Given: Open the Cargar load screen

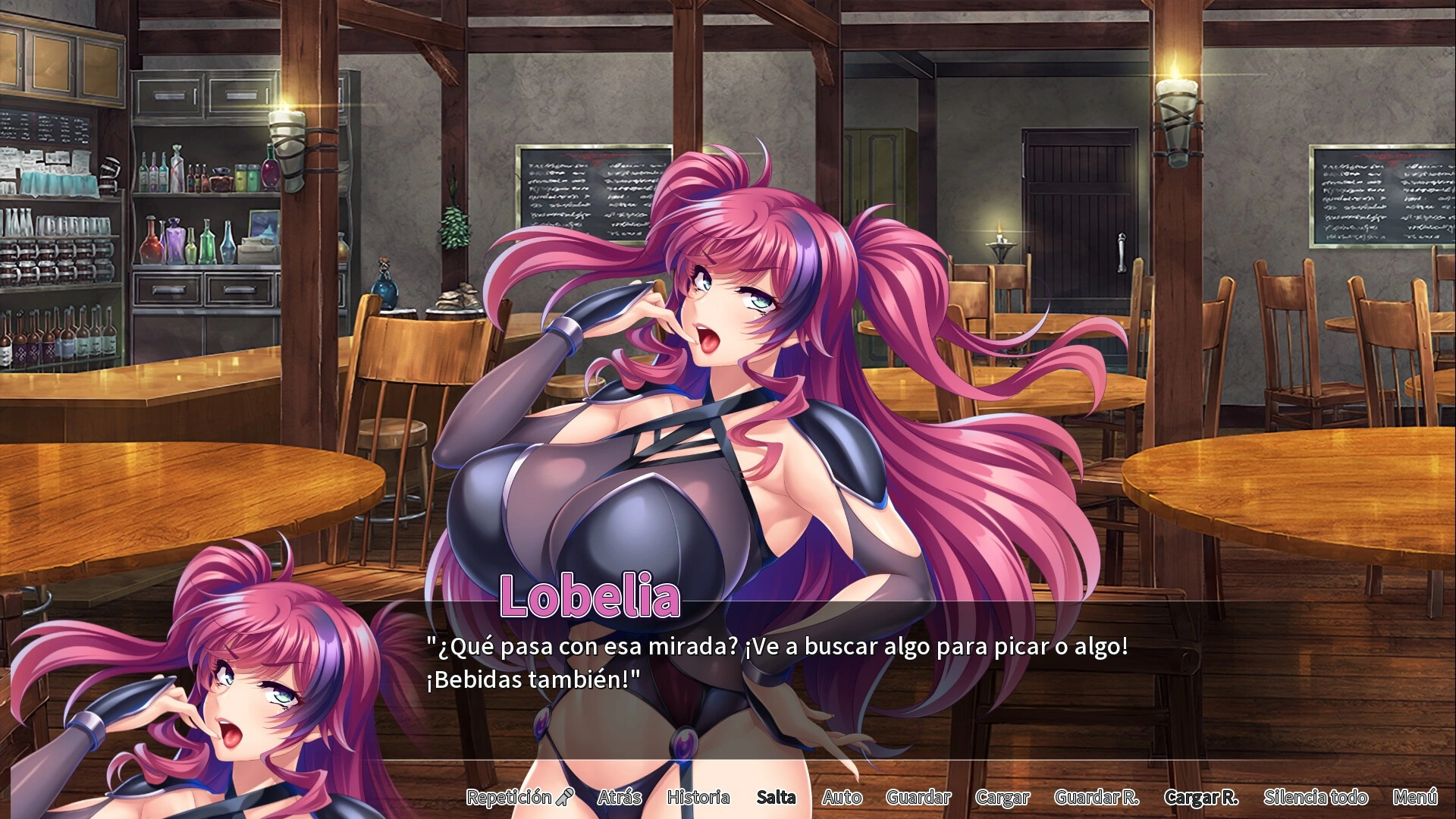Looking at the screenshot, I should [1003, 797].
